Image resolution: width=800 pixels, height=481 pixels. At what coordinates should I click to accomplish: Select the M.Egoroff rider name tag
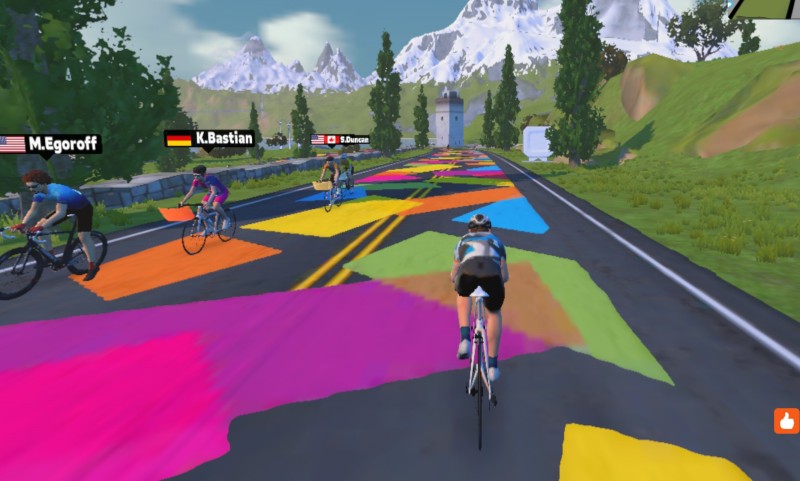point(51,144)
